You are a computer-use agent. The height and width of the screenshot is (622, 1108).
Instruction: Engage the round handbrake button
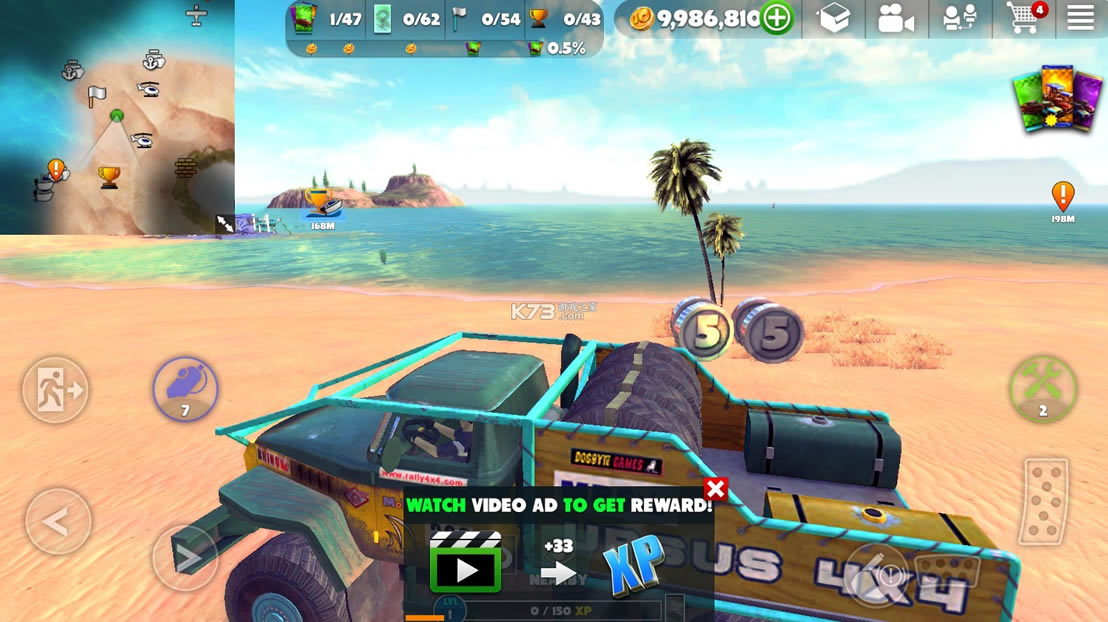point(877,573)
